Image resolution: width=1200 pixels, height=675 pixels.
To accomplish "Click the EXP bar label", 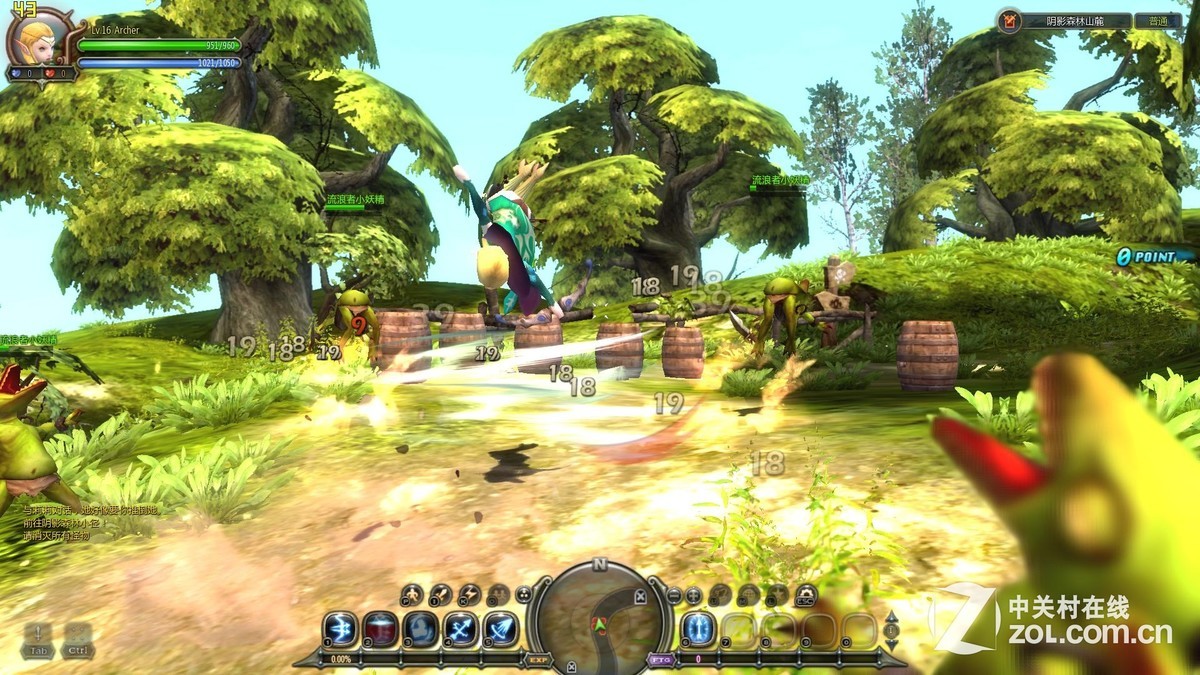I will click(x=538, y=660).
